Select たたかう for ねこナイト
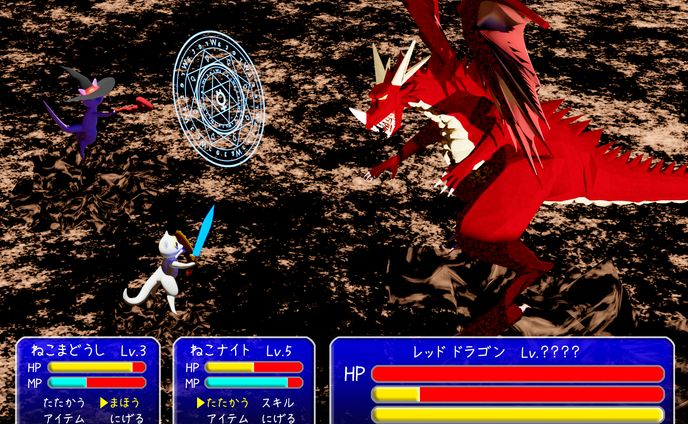 click(x=228, y=402)
